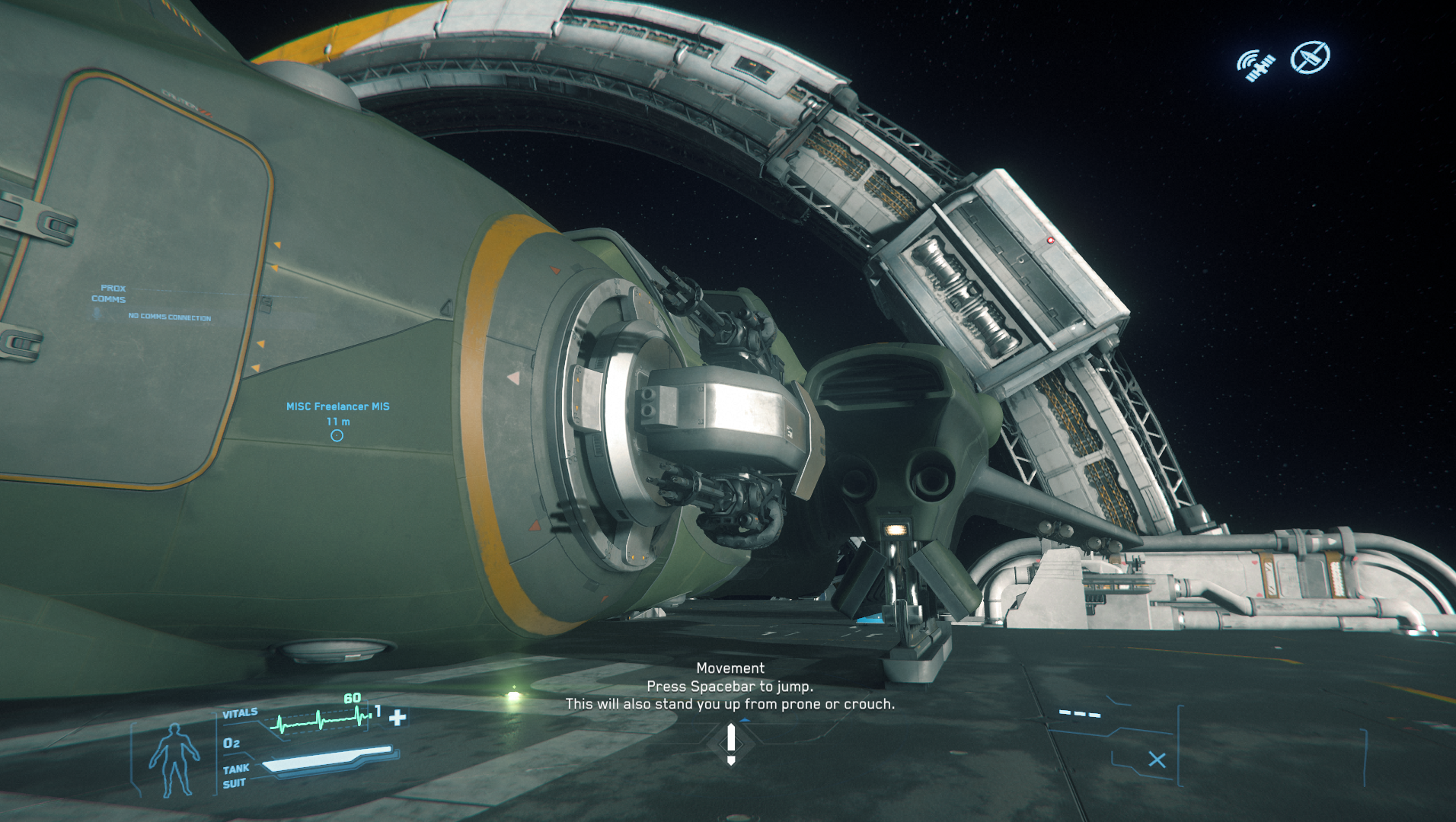Open the PROX COMMS panel

tap(109, 294)
